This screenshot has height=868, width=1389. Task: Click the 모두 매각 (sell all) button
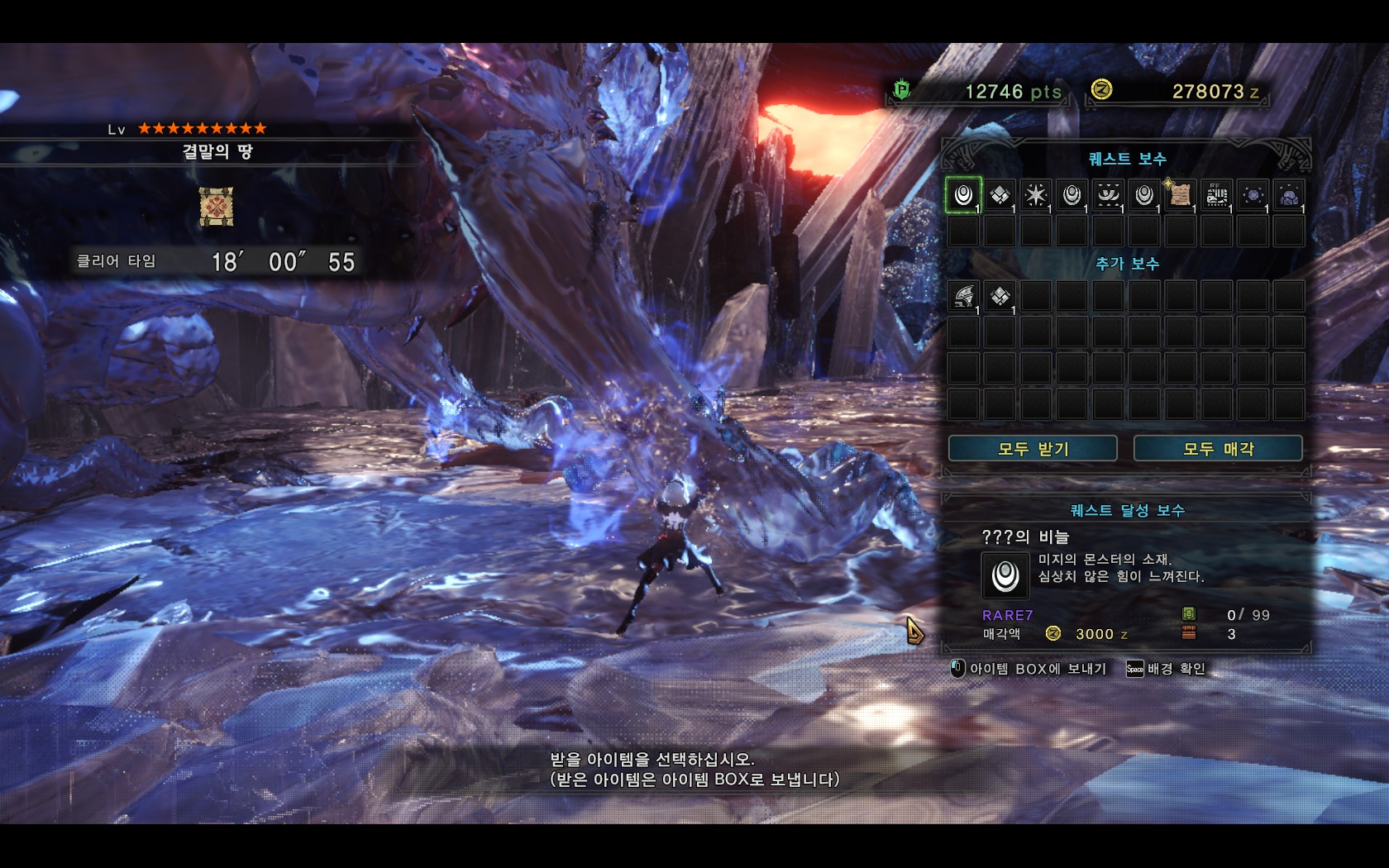(x=1218, y=449)
